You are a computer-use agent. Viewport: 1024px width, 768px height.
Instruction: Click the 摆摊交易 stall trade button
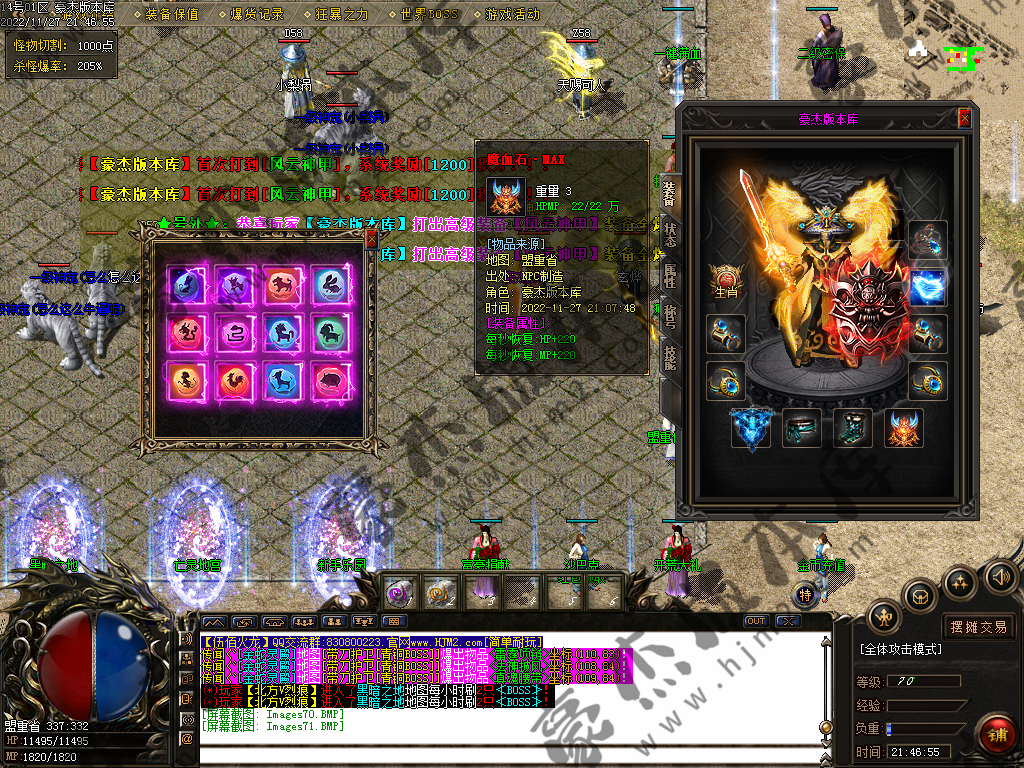(978, 627)
